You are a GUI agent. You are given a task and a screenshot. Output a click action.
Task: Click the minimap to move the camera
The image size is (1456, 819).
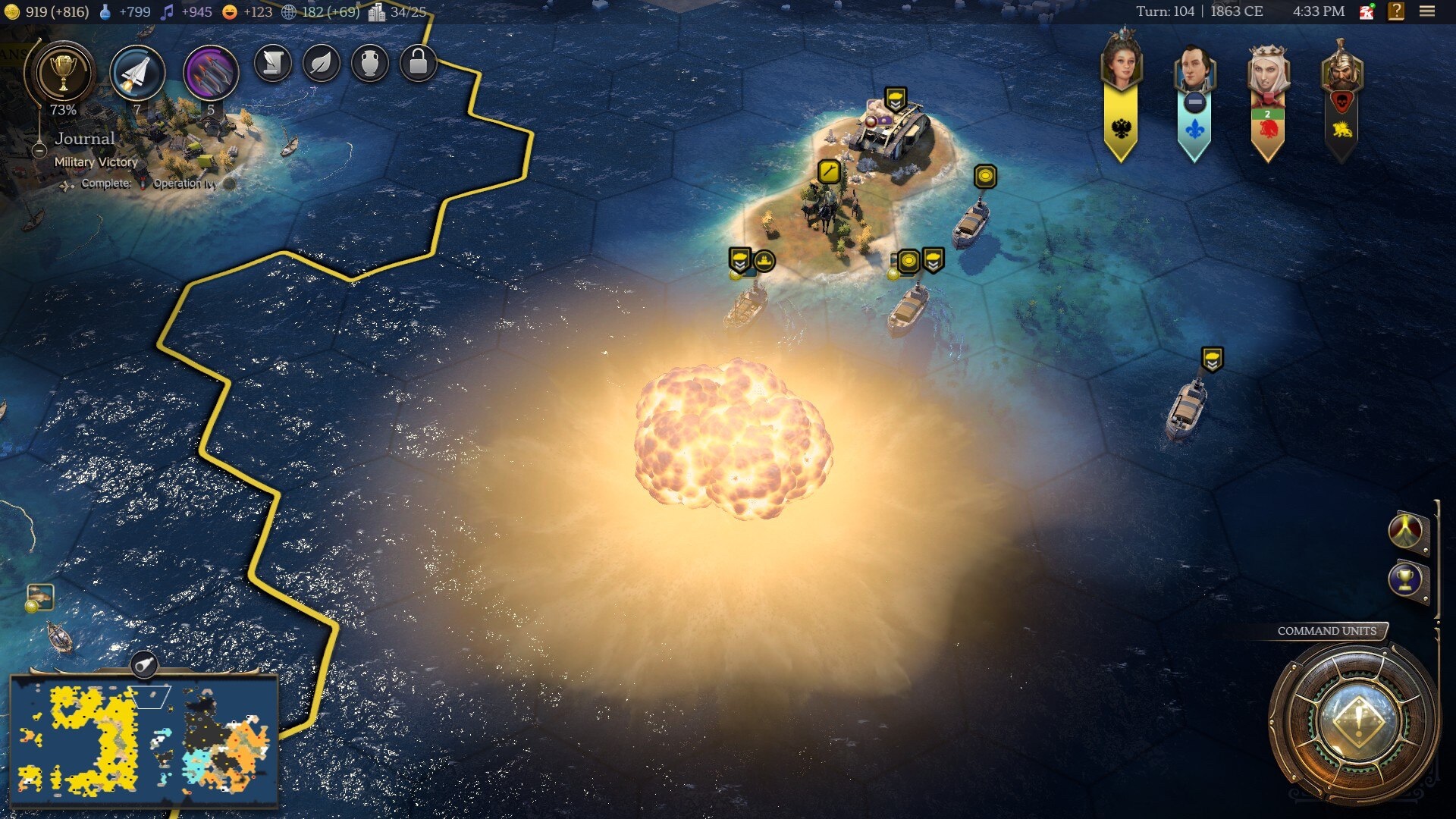pos(144,739)
